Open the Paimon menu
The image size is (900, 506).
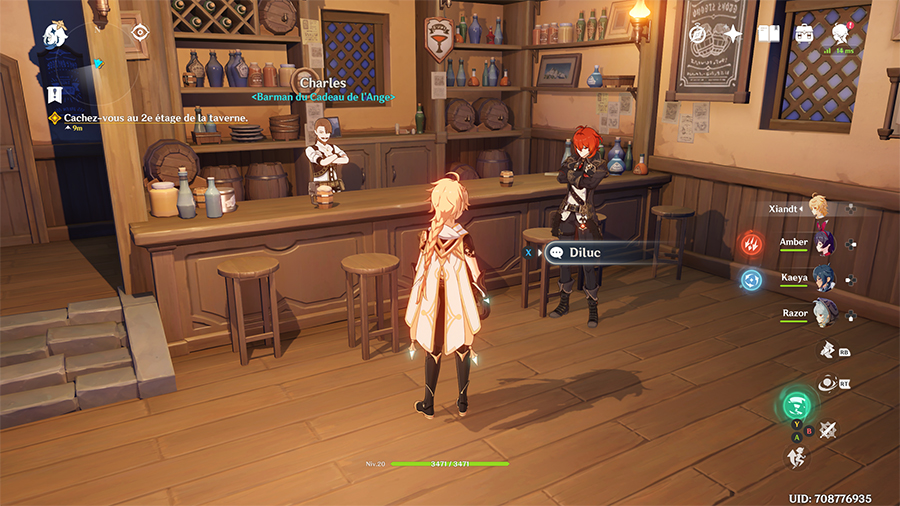point(55,35)
